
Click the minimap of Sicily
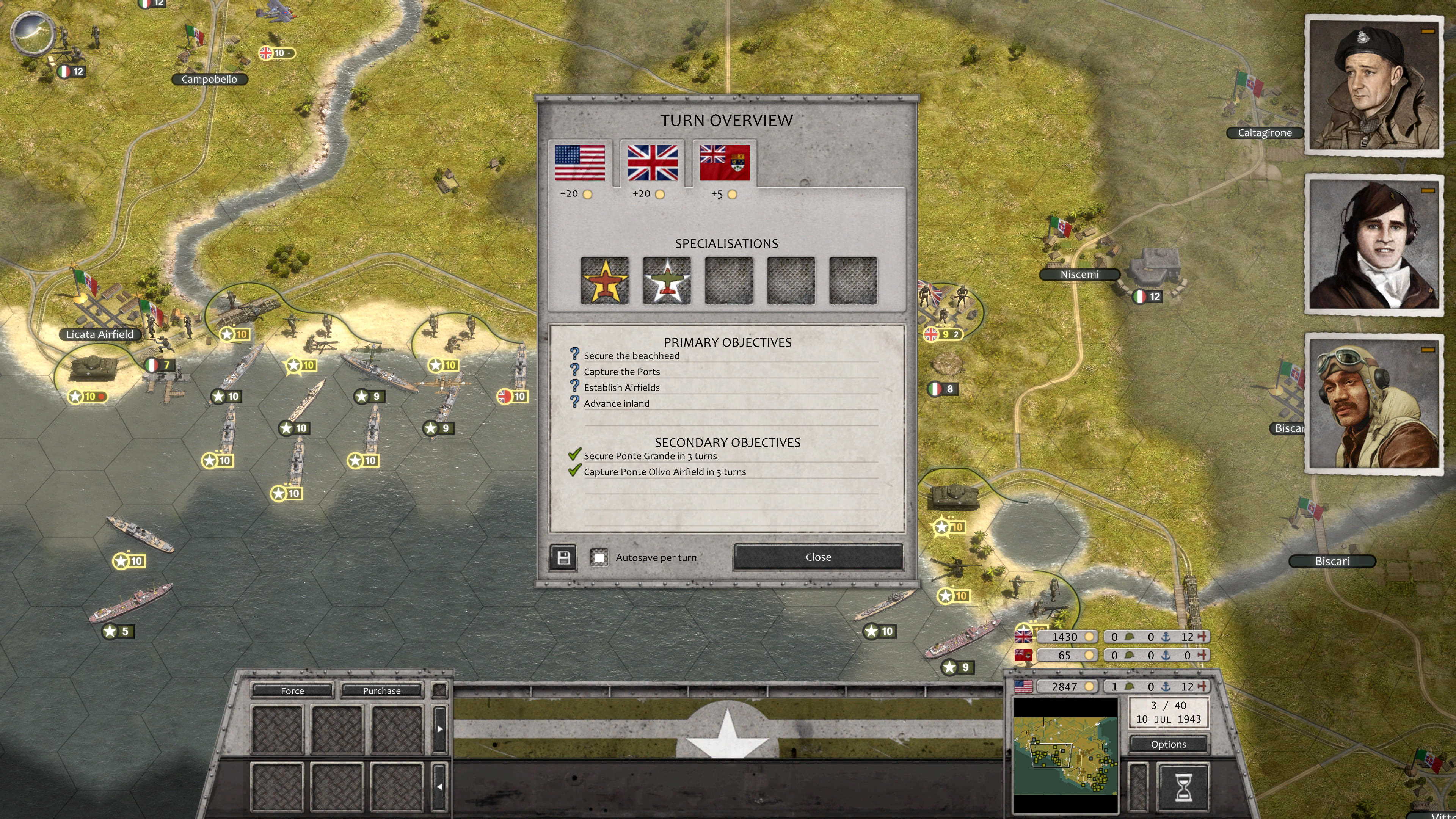click(x=1065, y=755)
